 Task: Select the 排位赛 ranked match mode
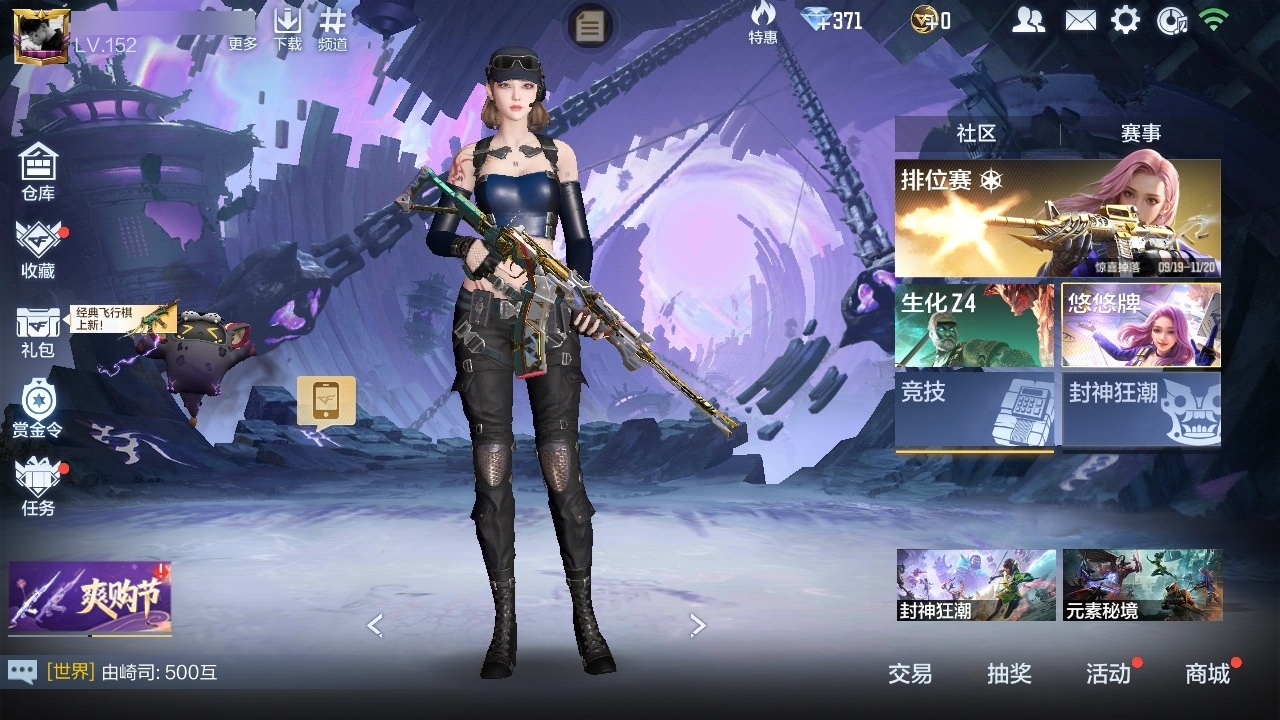pos(1057,218)
